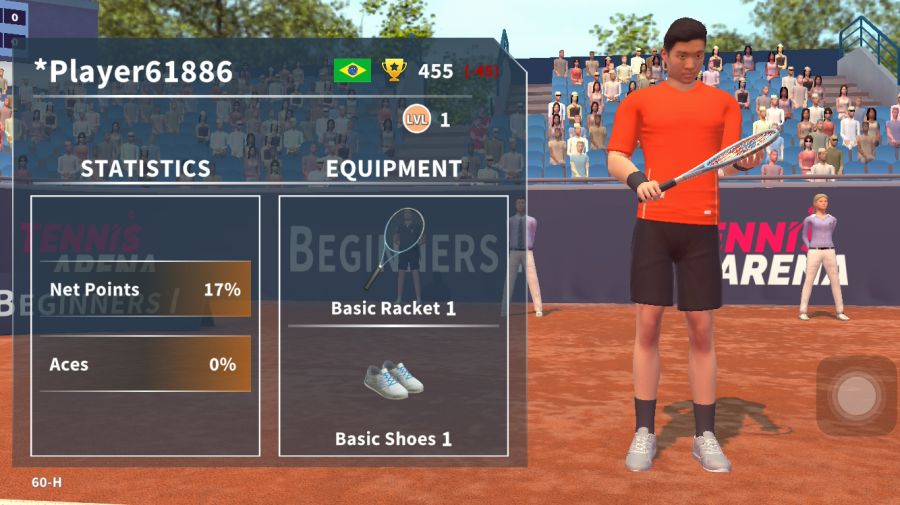Click the Net Points statistic row
This screenshot has width=900, height=505.
tap(145, 290)
